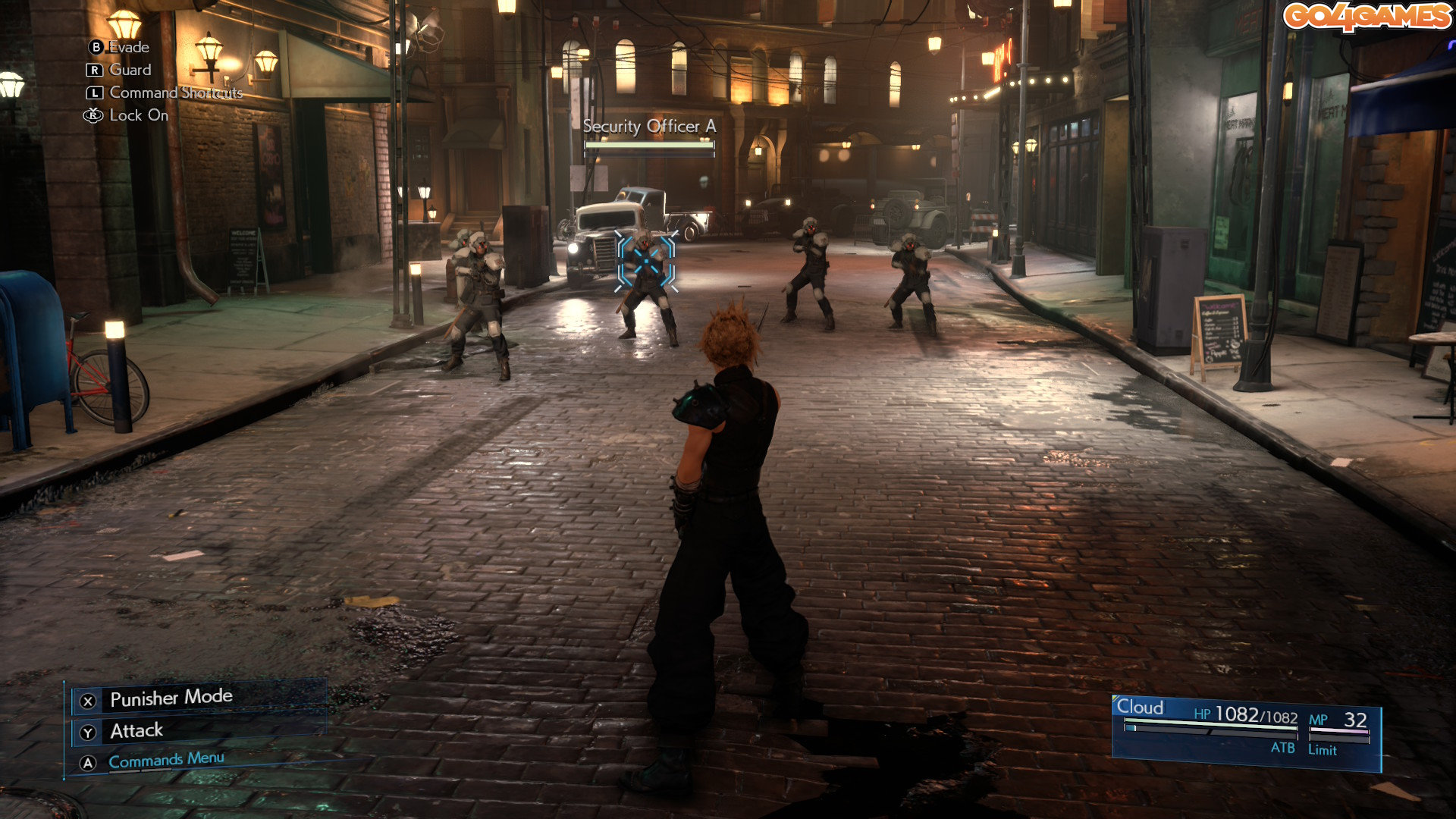Click the blue lock-on target reticle
Viewport: 1456px width, 819px height.
pos(646,262)
